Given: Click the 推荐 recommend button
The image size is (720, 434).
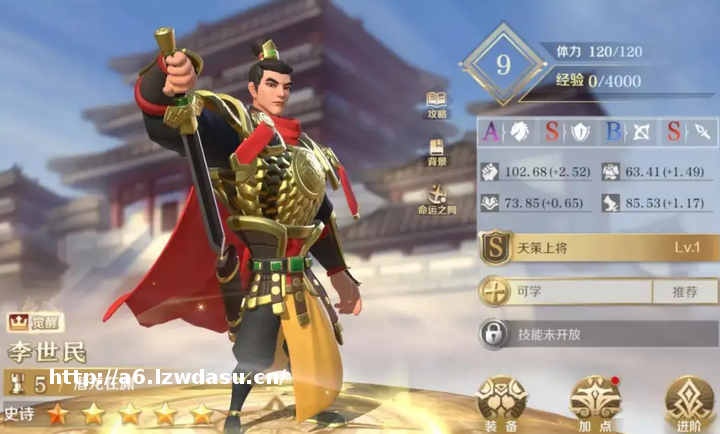Looking at the screenshot, I should click(x=685, y=292).
